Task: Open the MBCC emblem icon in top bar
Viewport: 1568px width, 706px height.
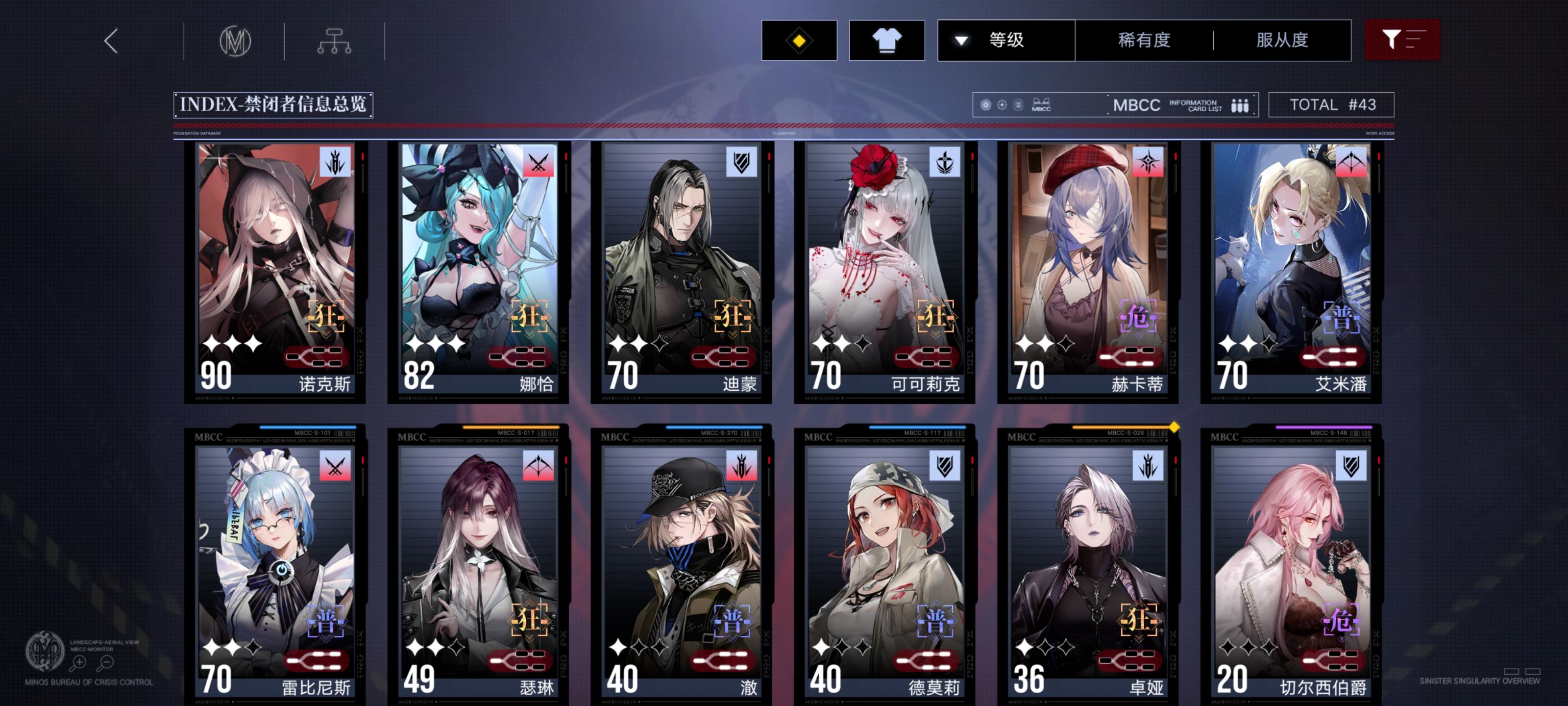Action: [x=236, y=40]
